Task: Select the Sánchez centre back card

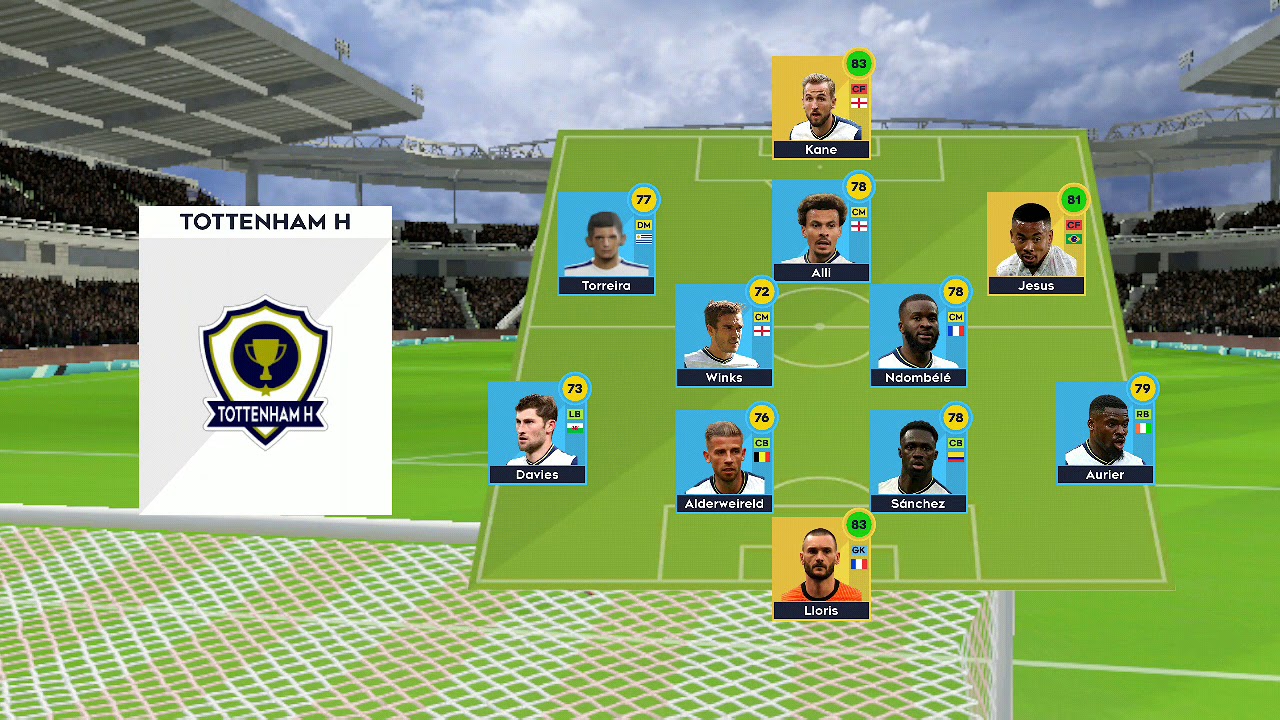Action: [918, 462]
